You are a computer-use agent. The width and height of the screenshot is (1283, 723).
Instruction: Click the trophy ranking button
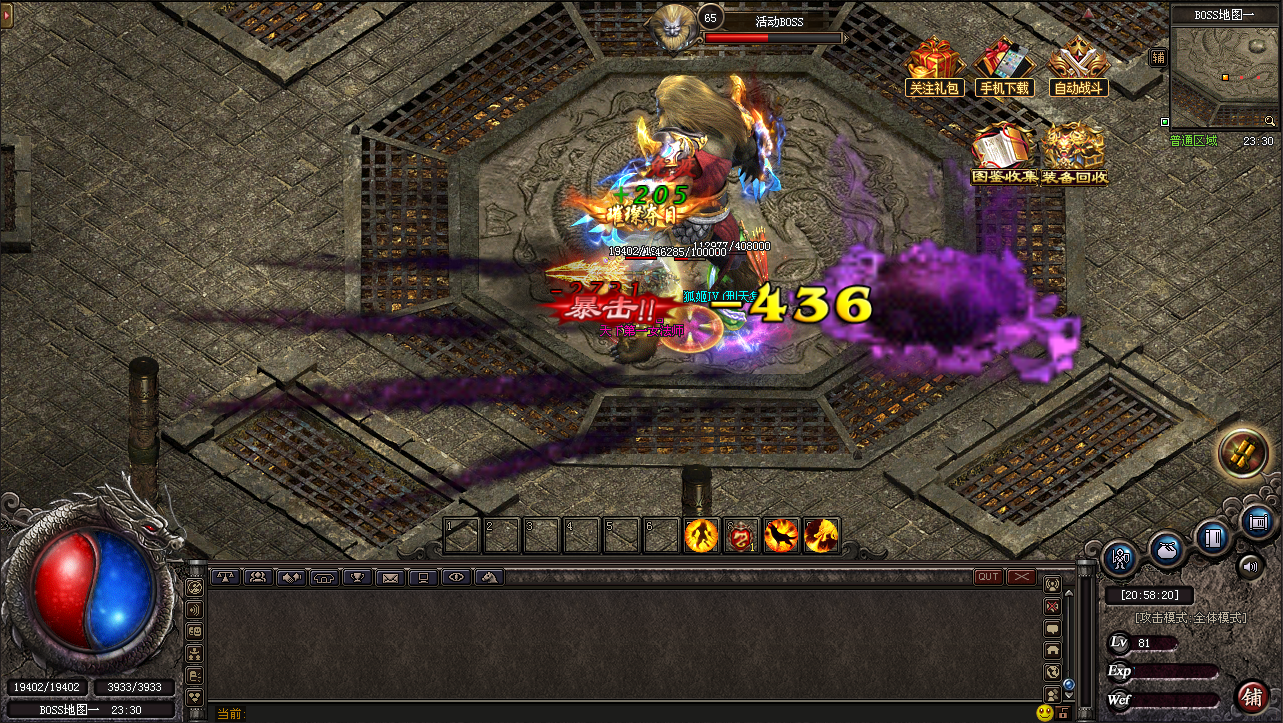pyautogui.click(x=357, y=577)
